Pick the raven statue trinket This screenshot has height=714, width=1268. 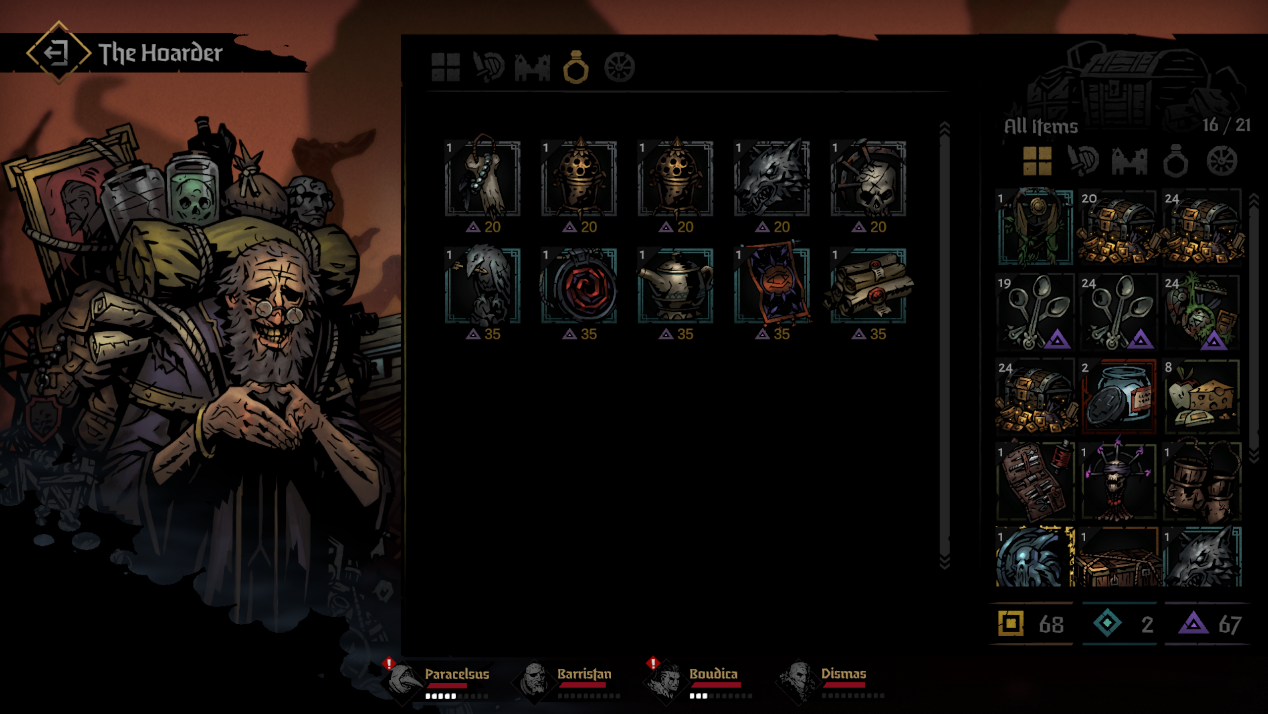482,286
